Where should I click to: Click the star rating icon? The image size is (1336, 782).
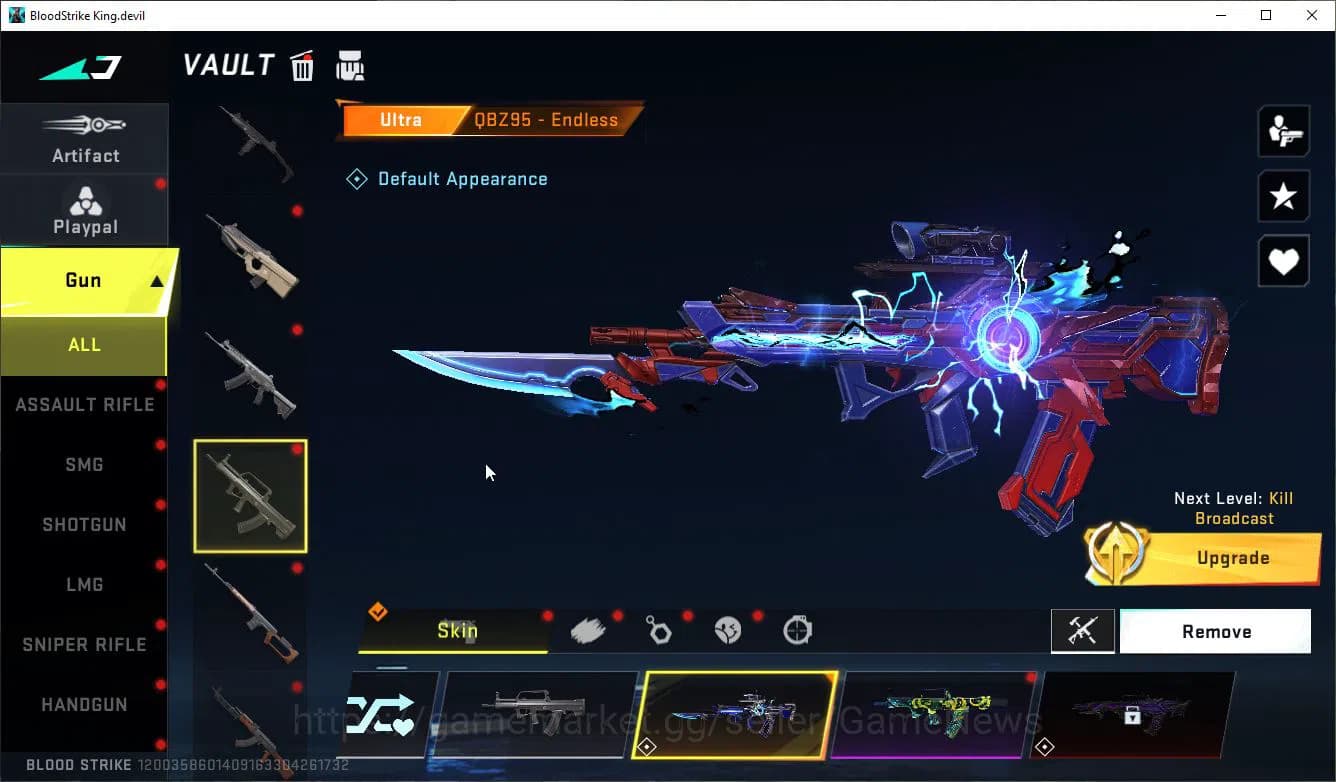point(1283,196)
